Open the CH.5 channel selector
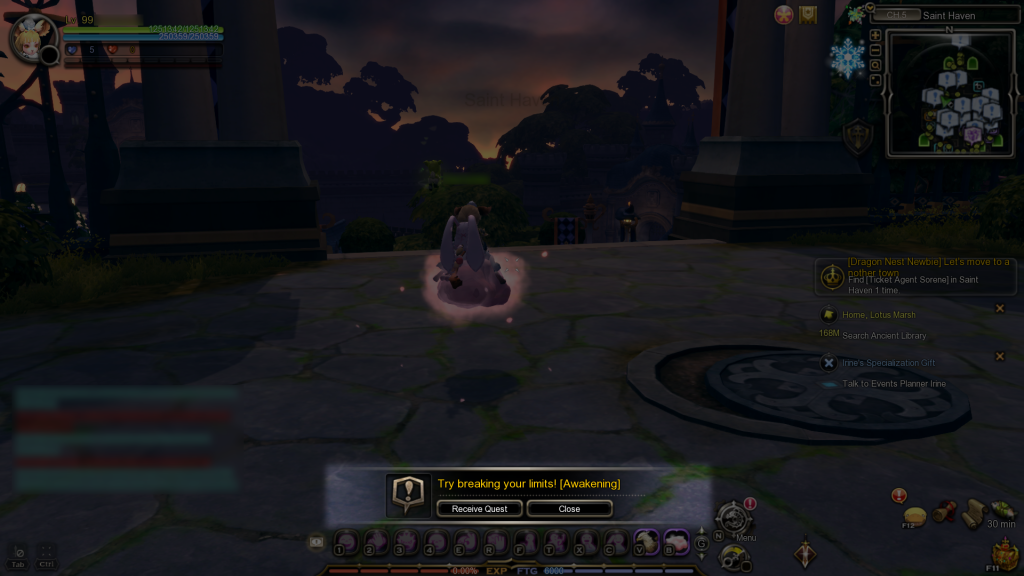Screen dimensions: 1024x576 896,15
